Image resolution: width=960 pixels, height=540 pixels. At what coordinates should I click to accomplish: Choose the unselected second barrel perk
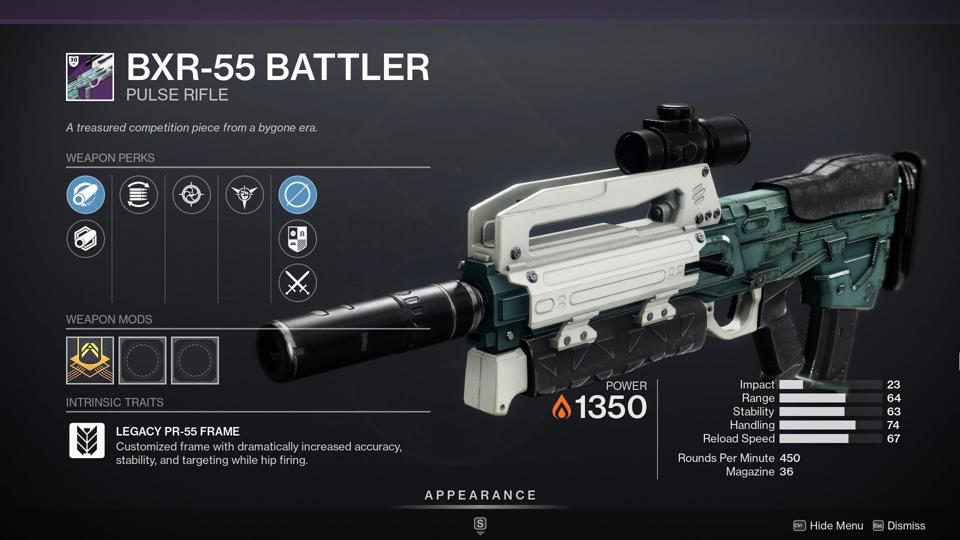[86, 239]
